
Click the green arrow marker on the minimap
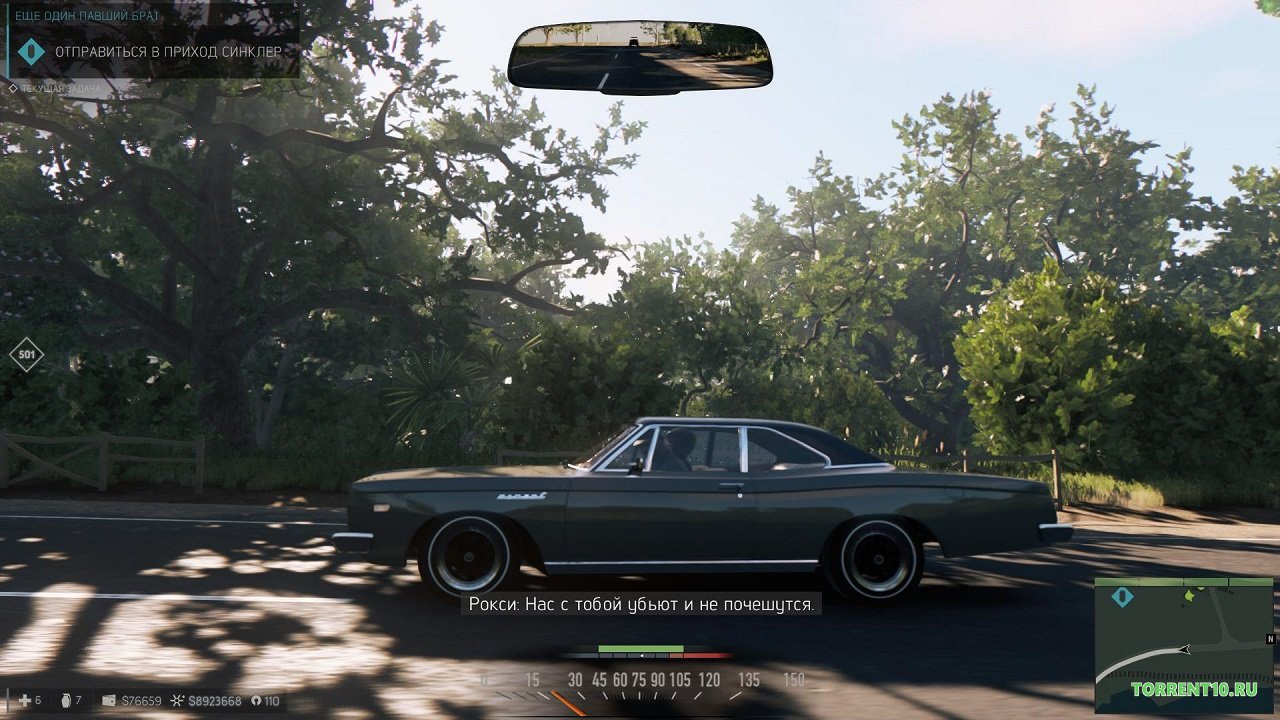1190,595
